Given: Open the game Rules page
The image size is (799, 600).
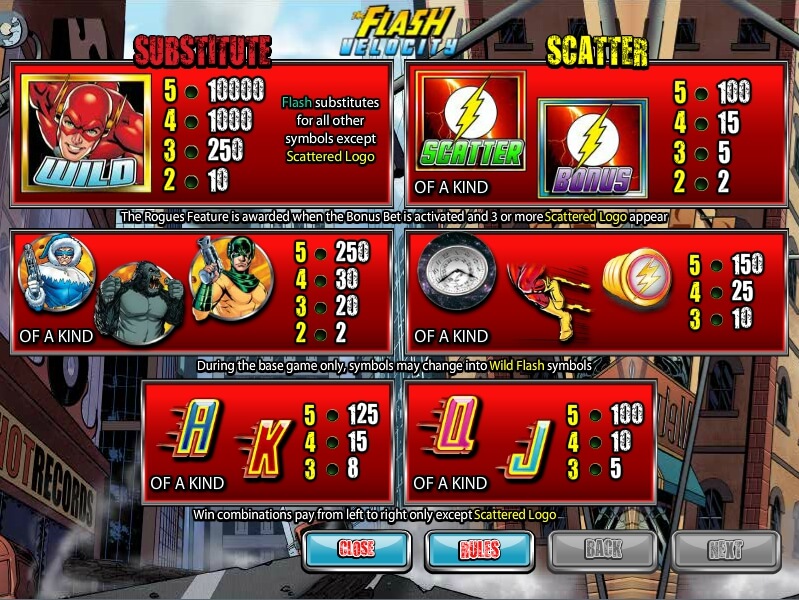Looking at the screenshot, I should tap(479, 549).
